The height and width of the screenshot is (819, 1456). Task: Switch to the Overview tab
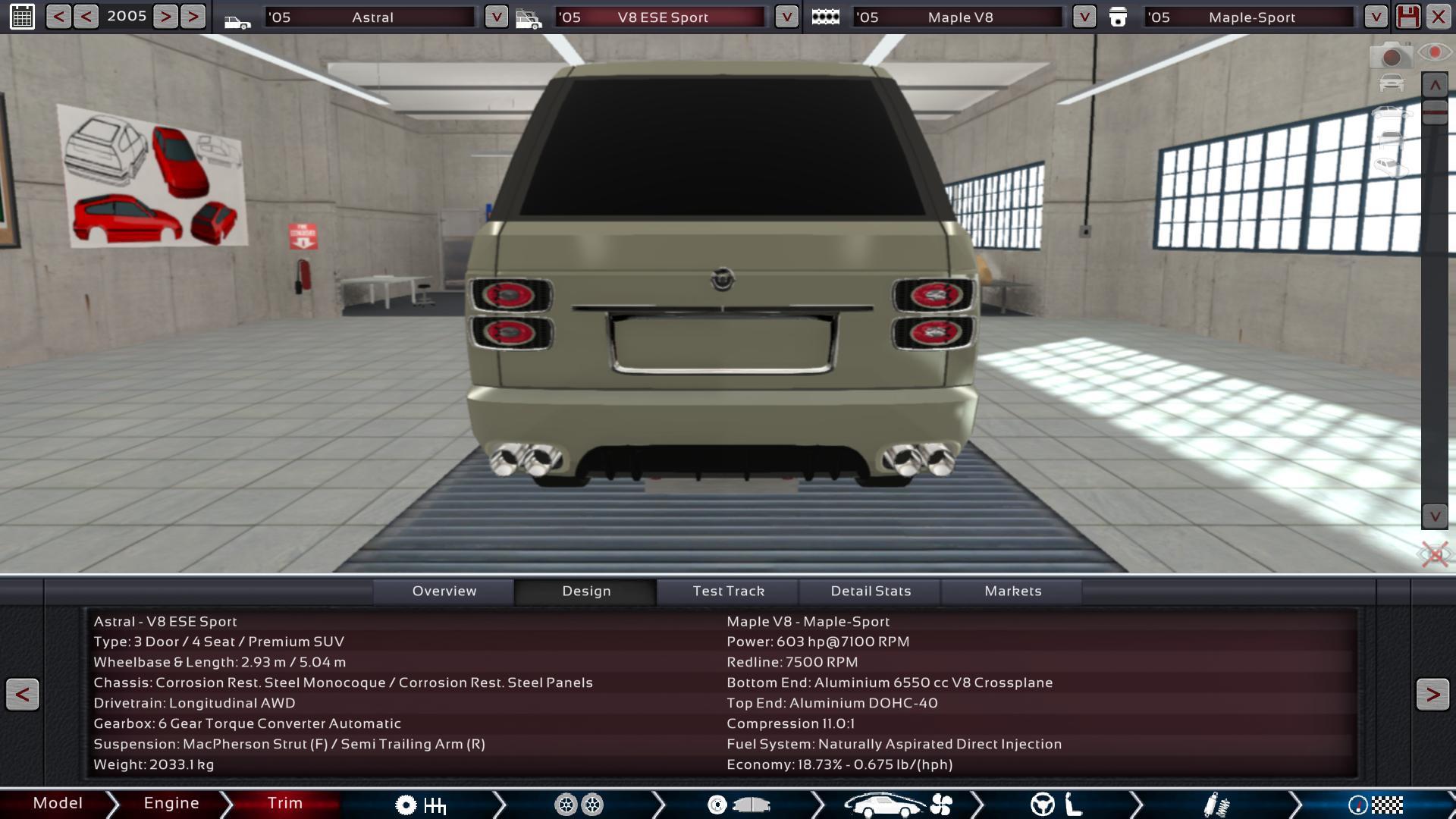tap(444, 591)
